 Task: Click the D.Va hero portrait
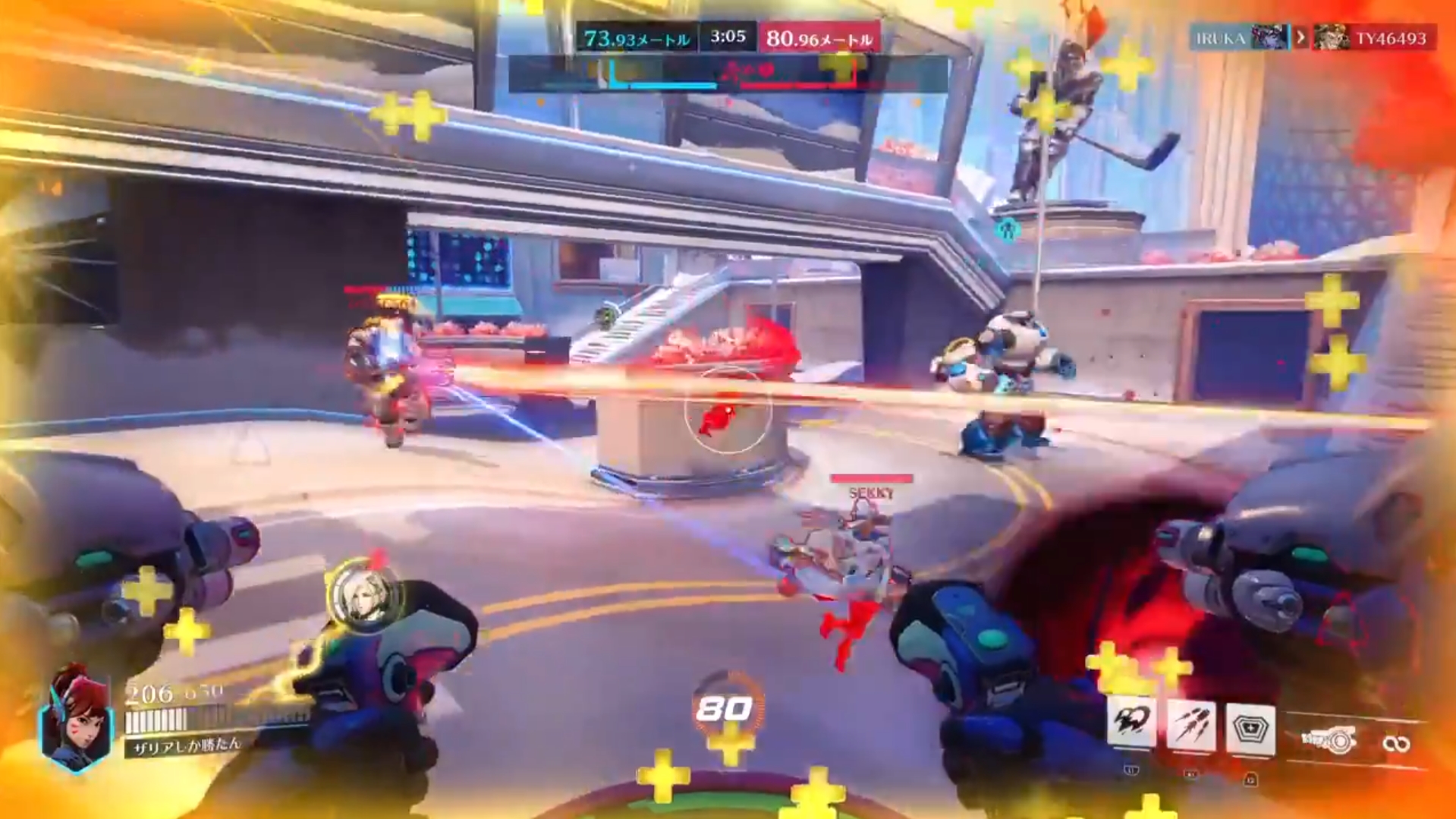tap(77, 717)
